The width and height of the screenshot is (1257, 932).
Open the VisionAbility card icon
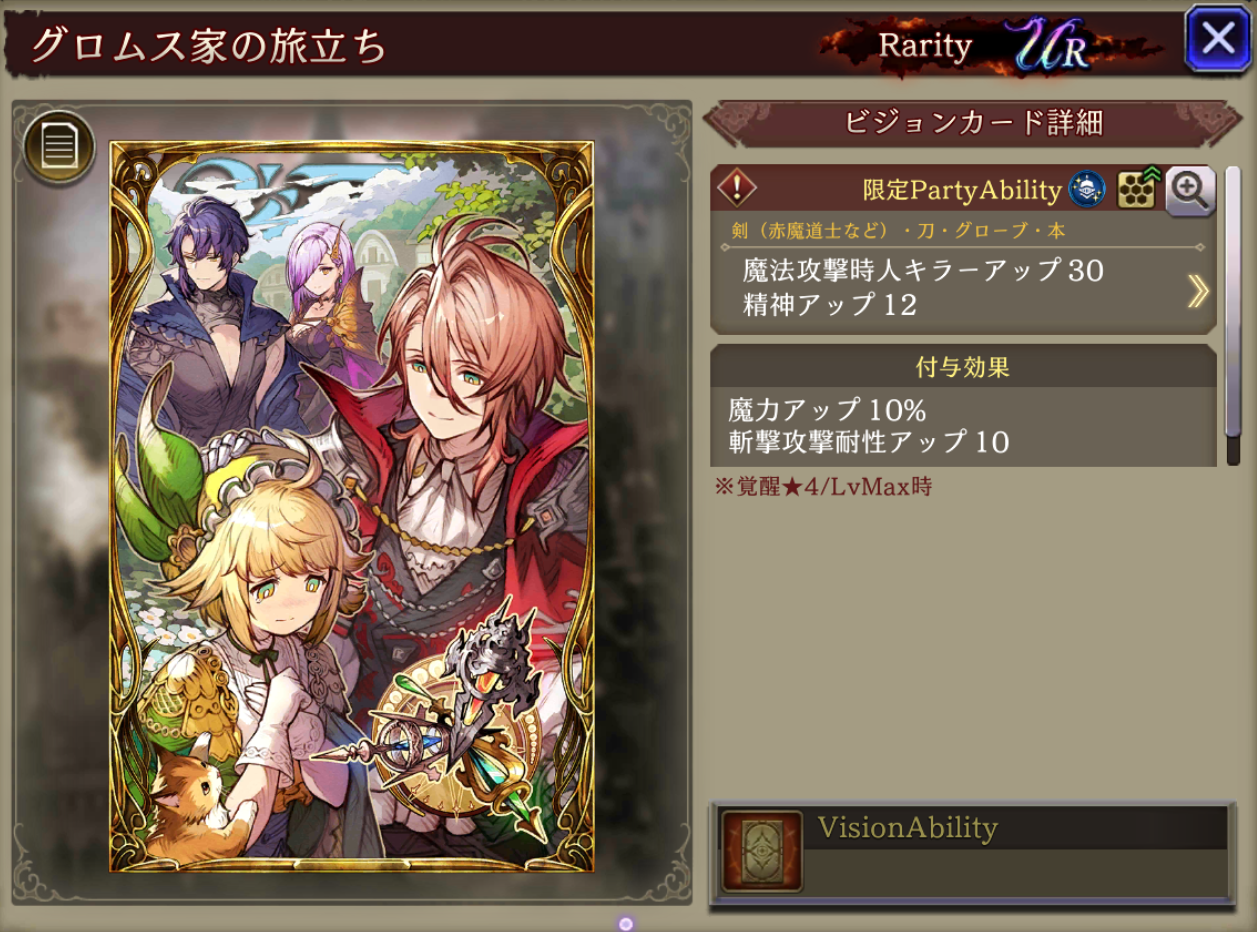pos(762,851)
